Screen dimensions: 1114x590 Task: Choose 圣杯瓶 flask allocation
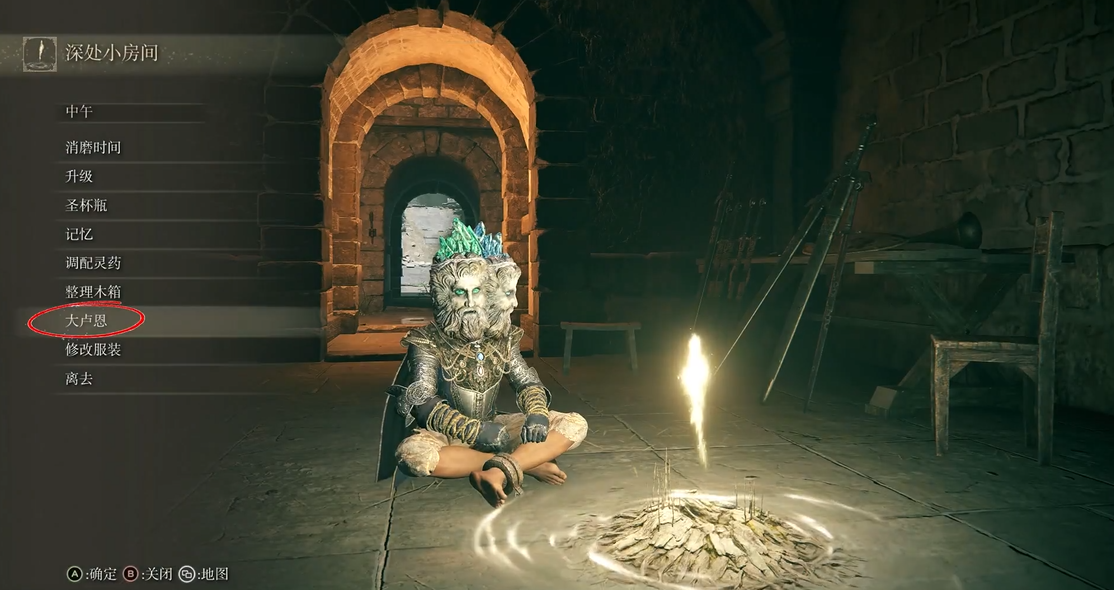coord(86,205)
